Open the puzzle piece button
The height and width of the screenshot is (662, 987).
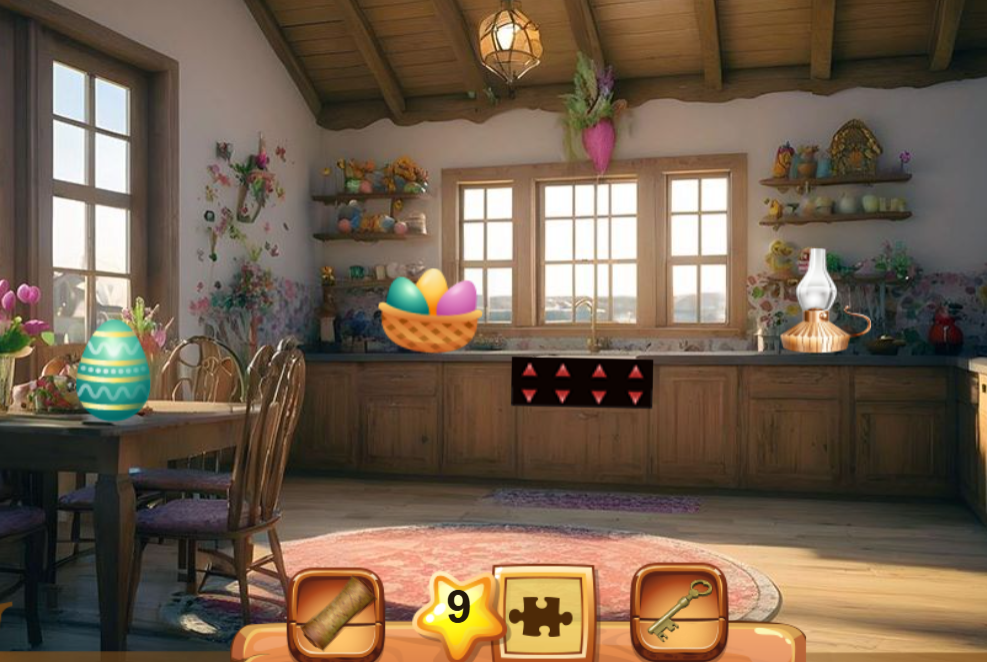pyautogui.click(x=544, y=611)
